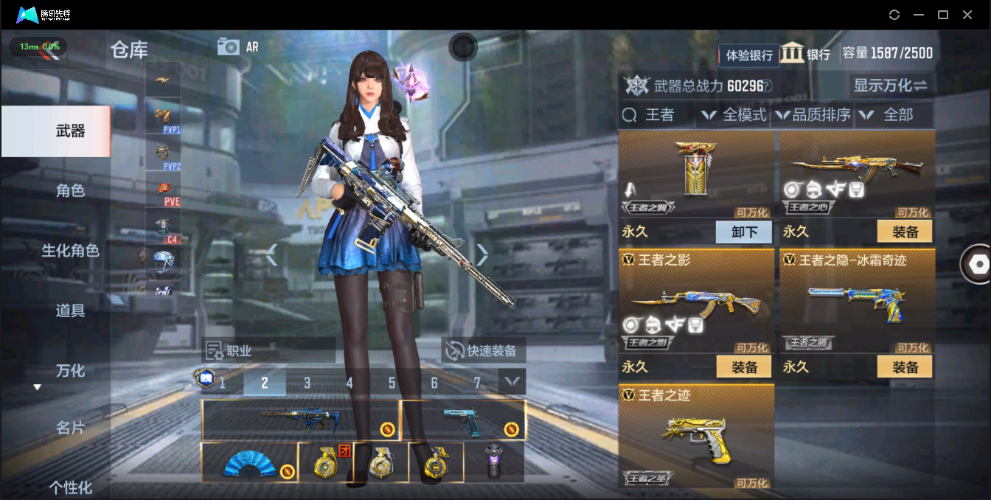Click the 卸下 unequip button
Viewport: 991px width, 500px height.
pos(744,232)
